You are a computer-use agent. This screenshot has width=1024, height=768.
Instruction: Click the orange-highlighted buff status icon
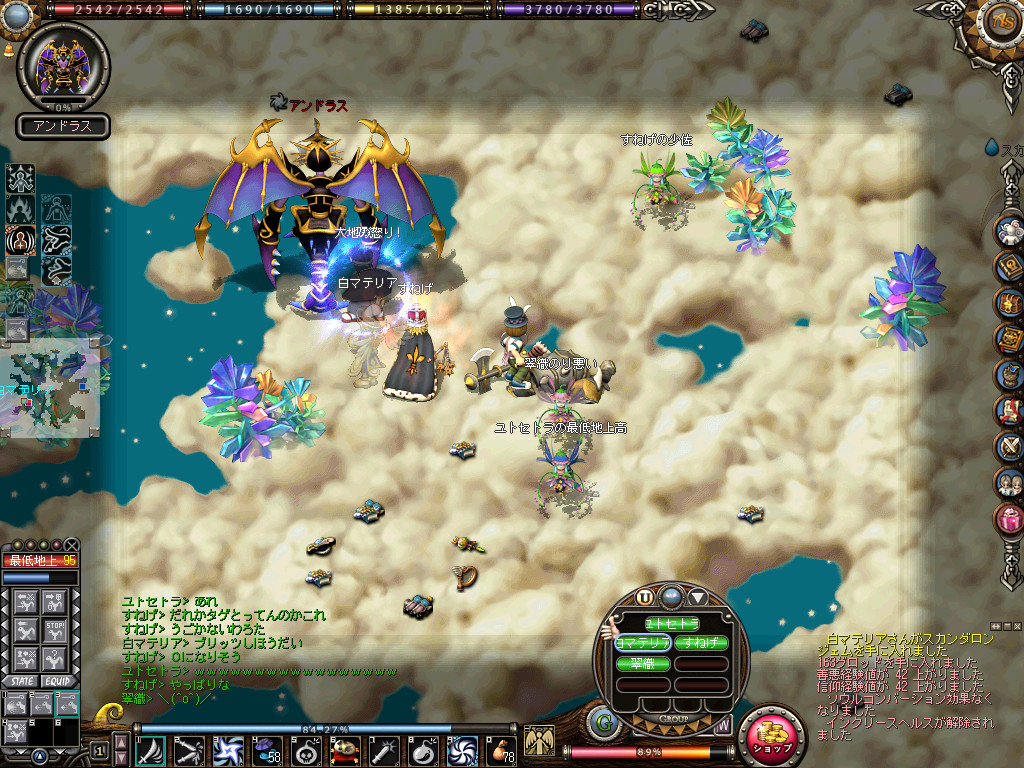pyautogui.click(x=18, y=239)
